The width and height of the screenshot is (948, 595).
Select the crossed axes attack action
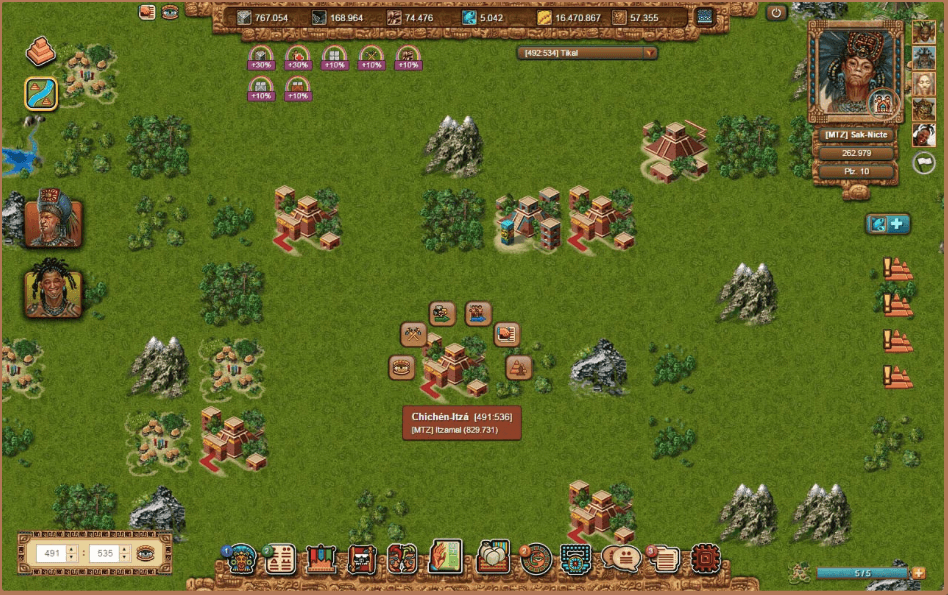[413, 334]
